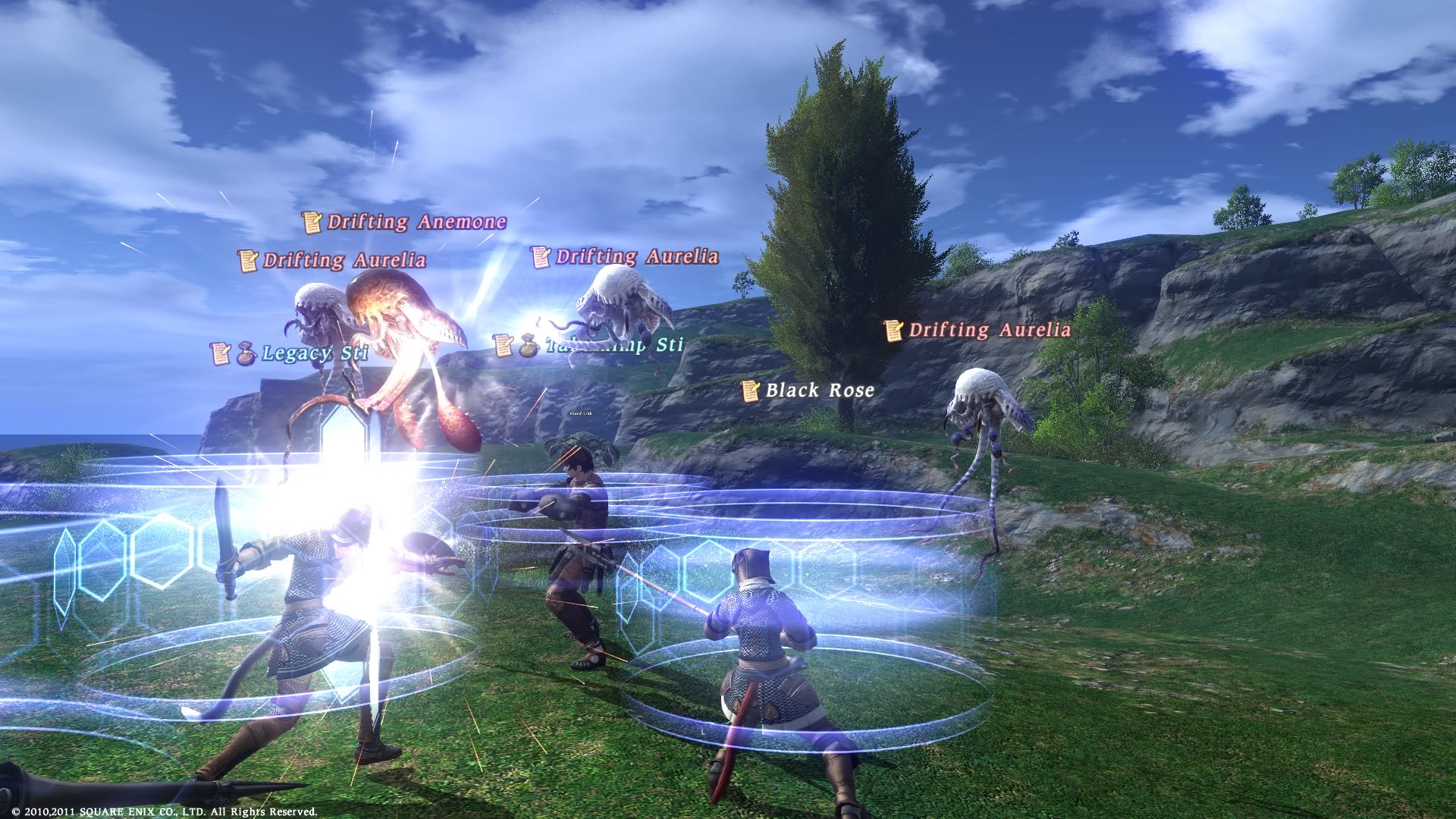Select the Black Rose nameplate
Screen dimensions: 1456x819
coord(819,391)
